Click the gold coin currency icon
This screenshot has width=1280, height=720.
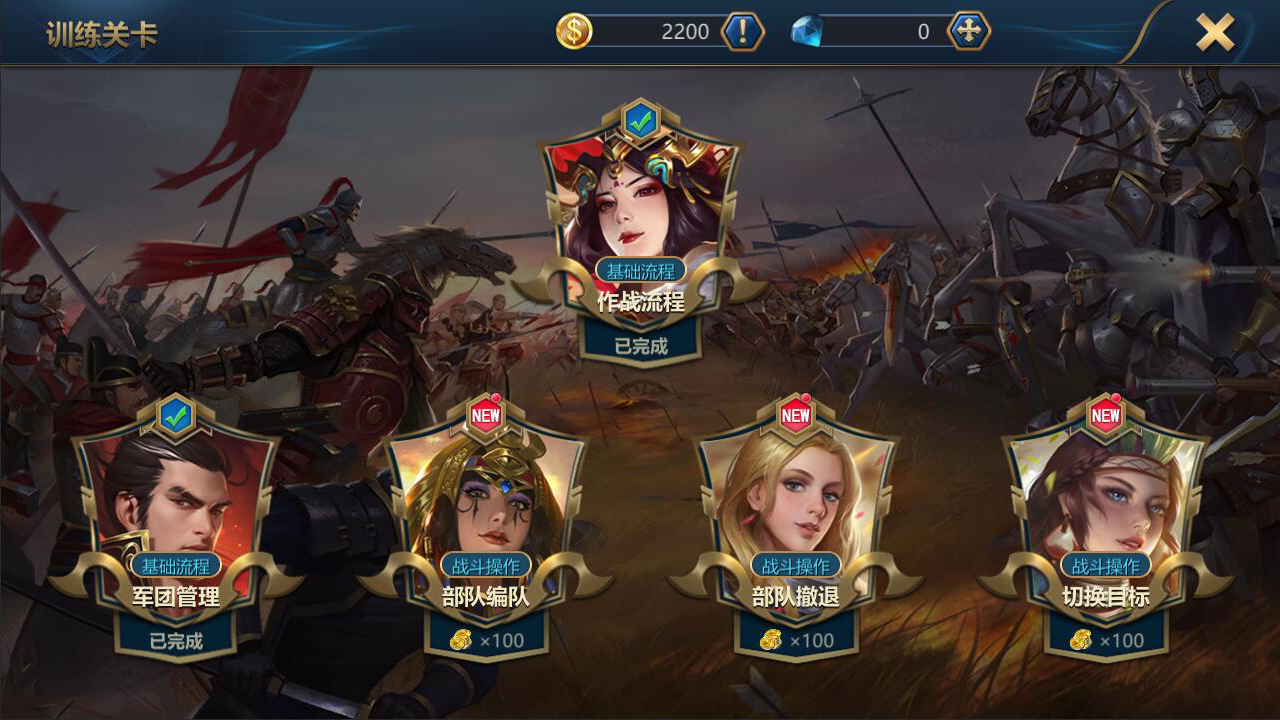pos(573,31)
